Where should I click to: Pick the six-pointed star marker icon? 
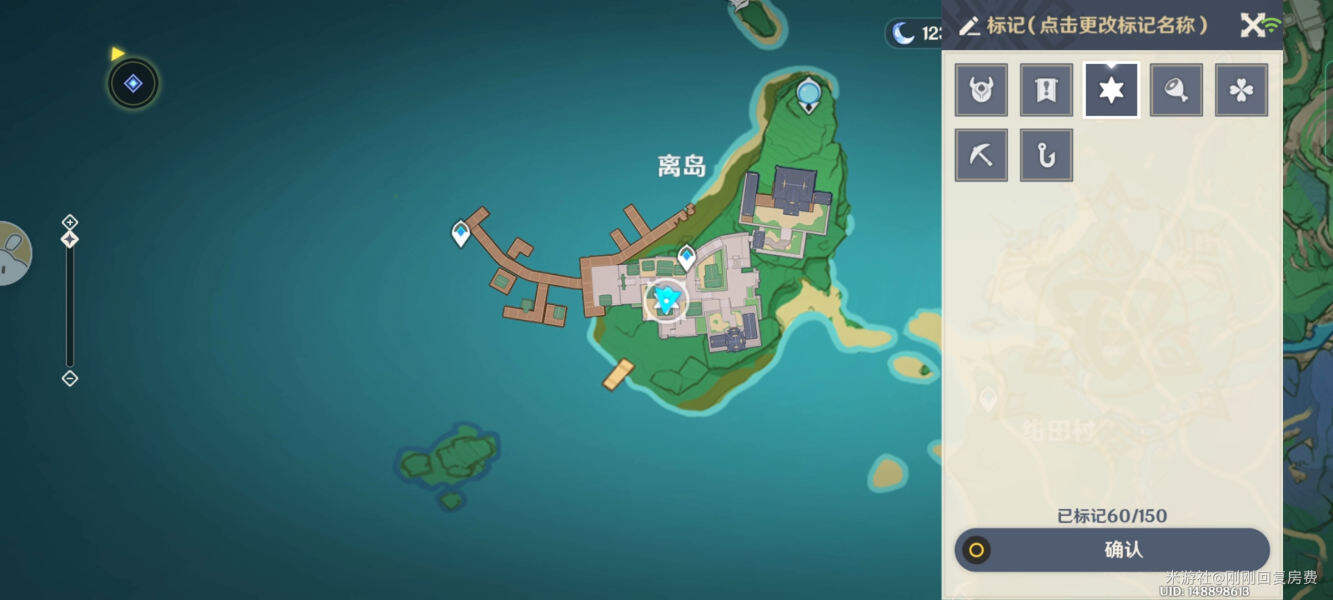pos(1111,91)
